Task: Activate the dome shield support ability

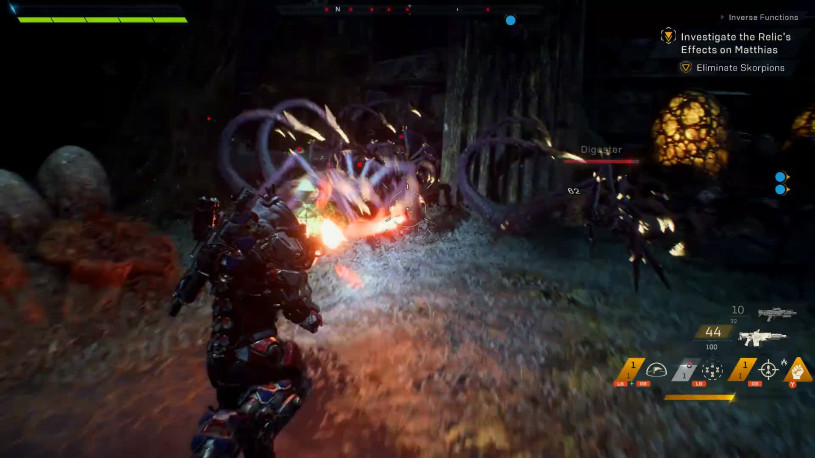Action: [656, 370]
